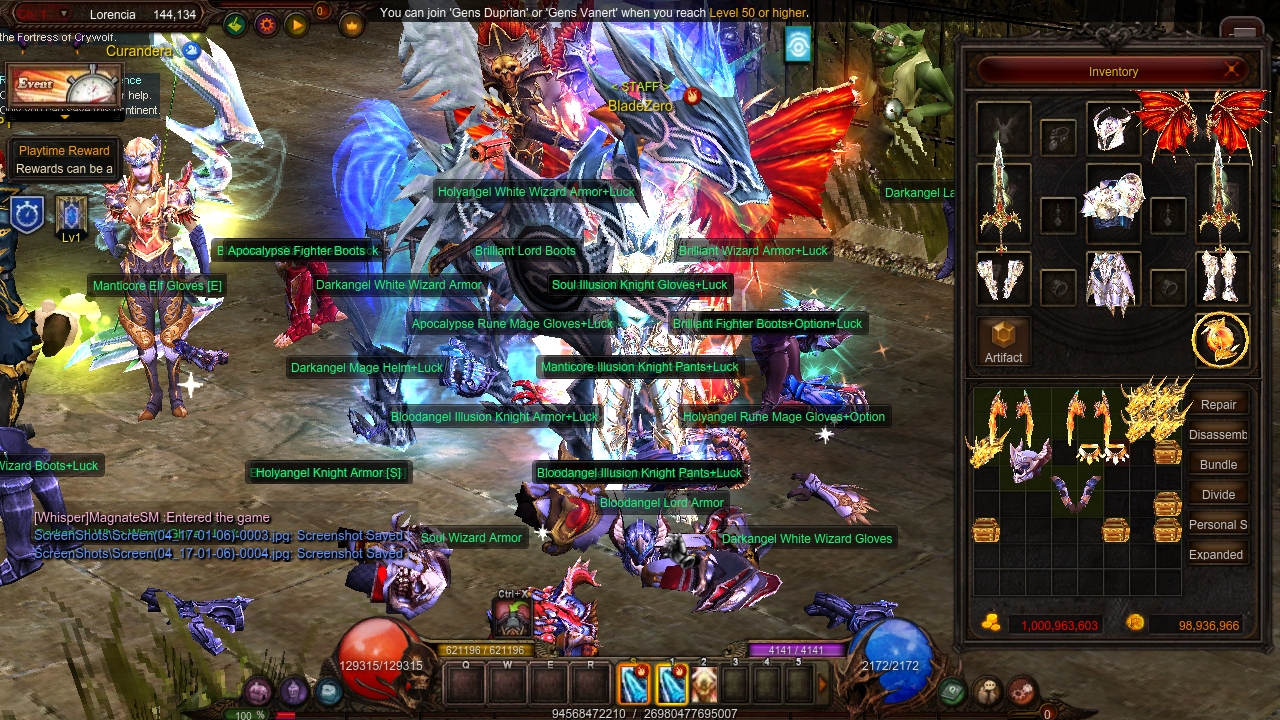Image resolution: width=1280 pixels, height=720 pixels.
Task: Open the Artifact panel
Action: [x=1003, y=341]
